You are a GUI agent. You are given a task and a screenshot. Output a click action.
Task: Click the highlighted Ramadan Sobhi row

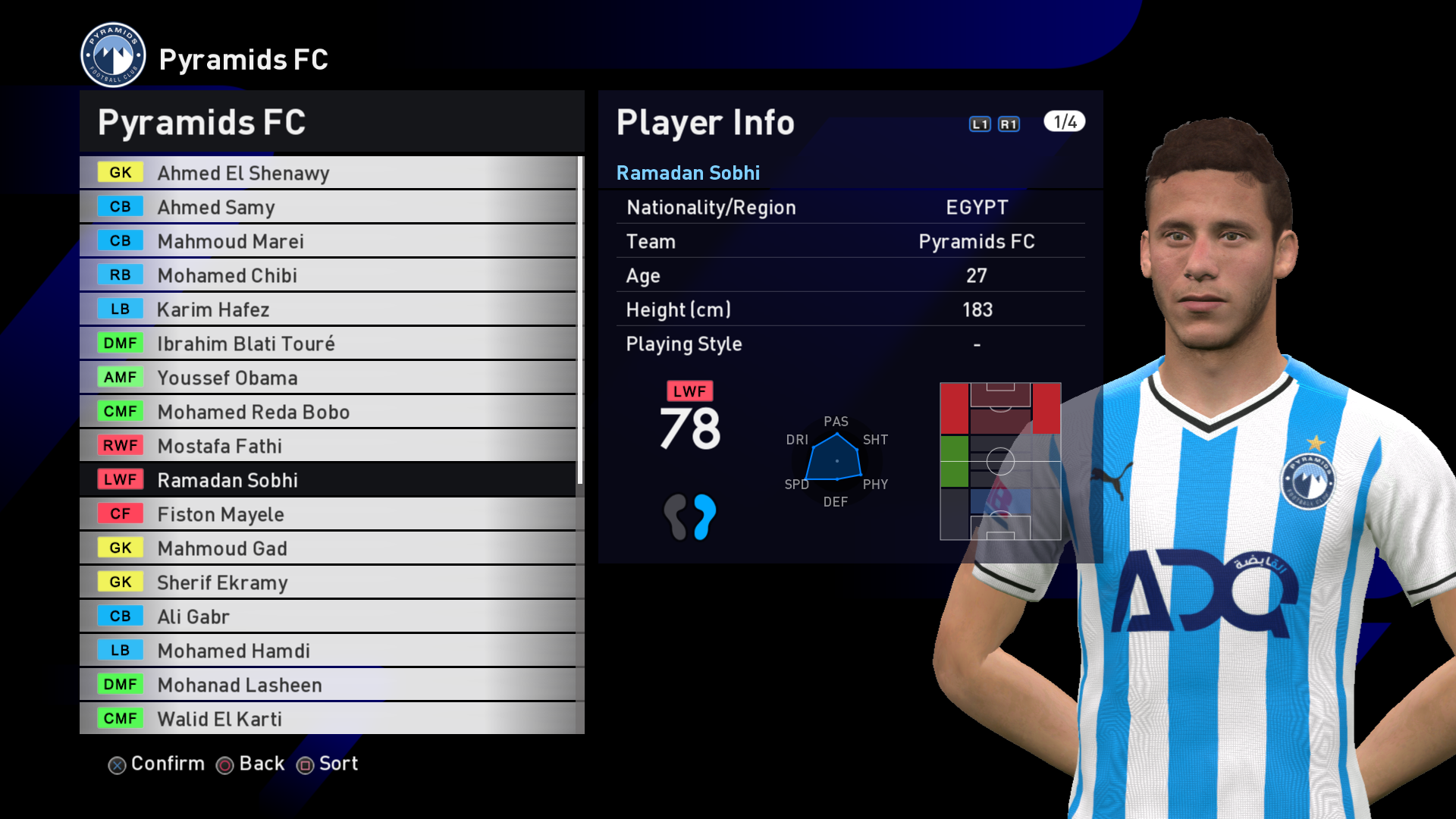(328, 480)
